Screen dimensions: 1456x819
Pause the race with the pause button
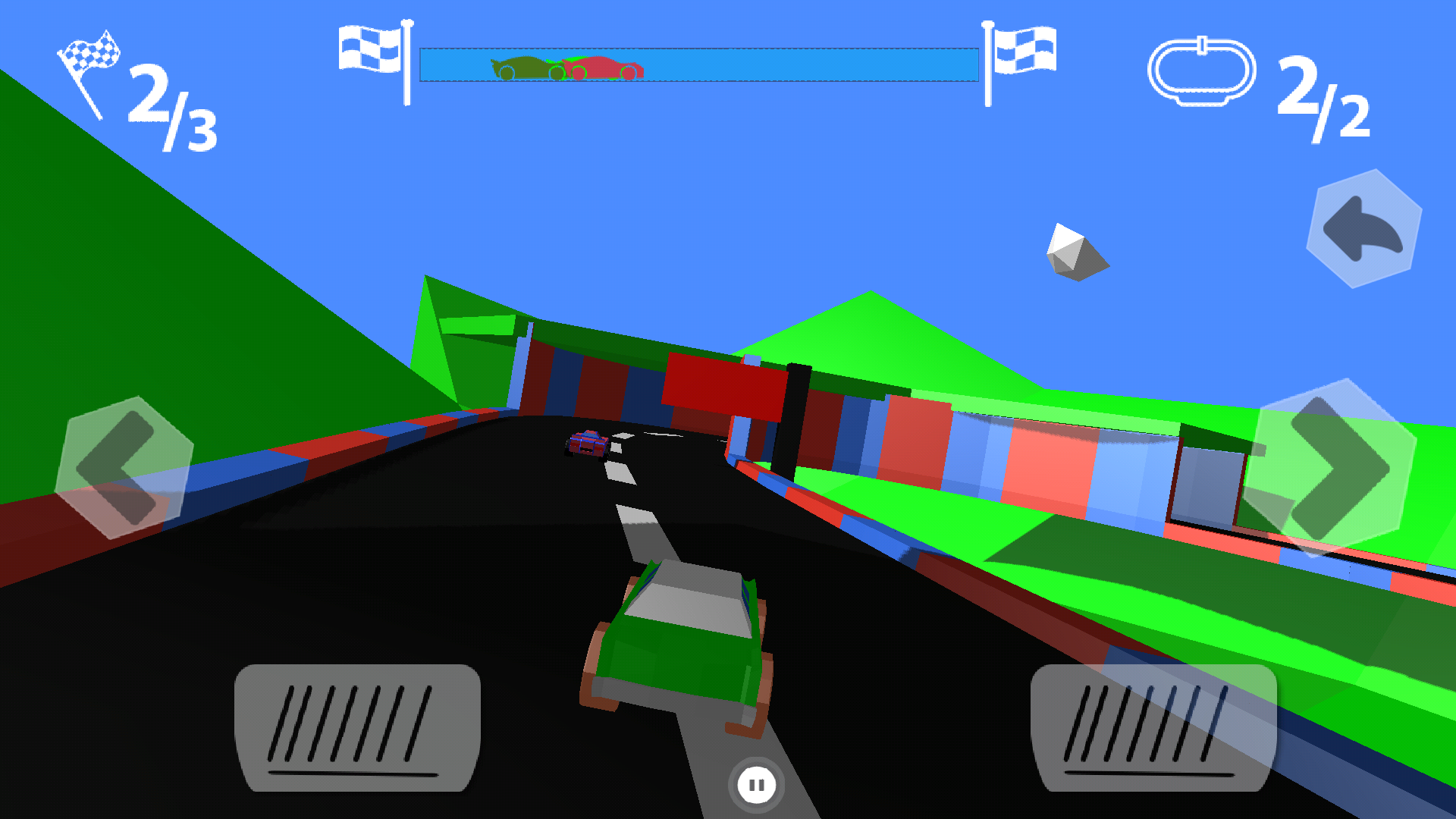click(x=756, y=786)
